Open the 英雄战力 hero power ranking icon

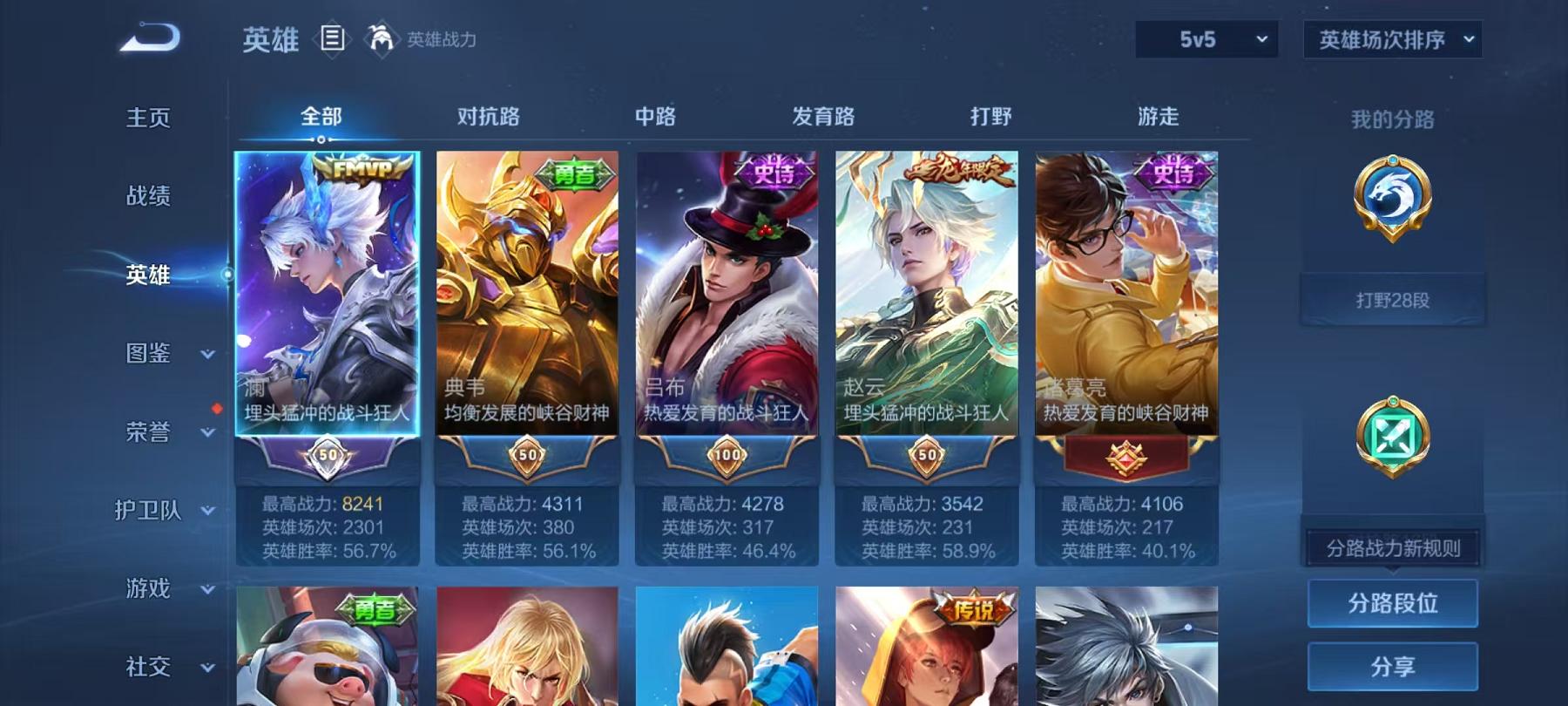tap(382, 38)
